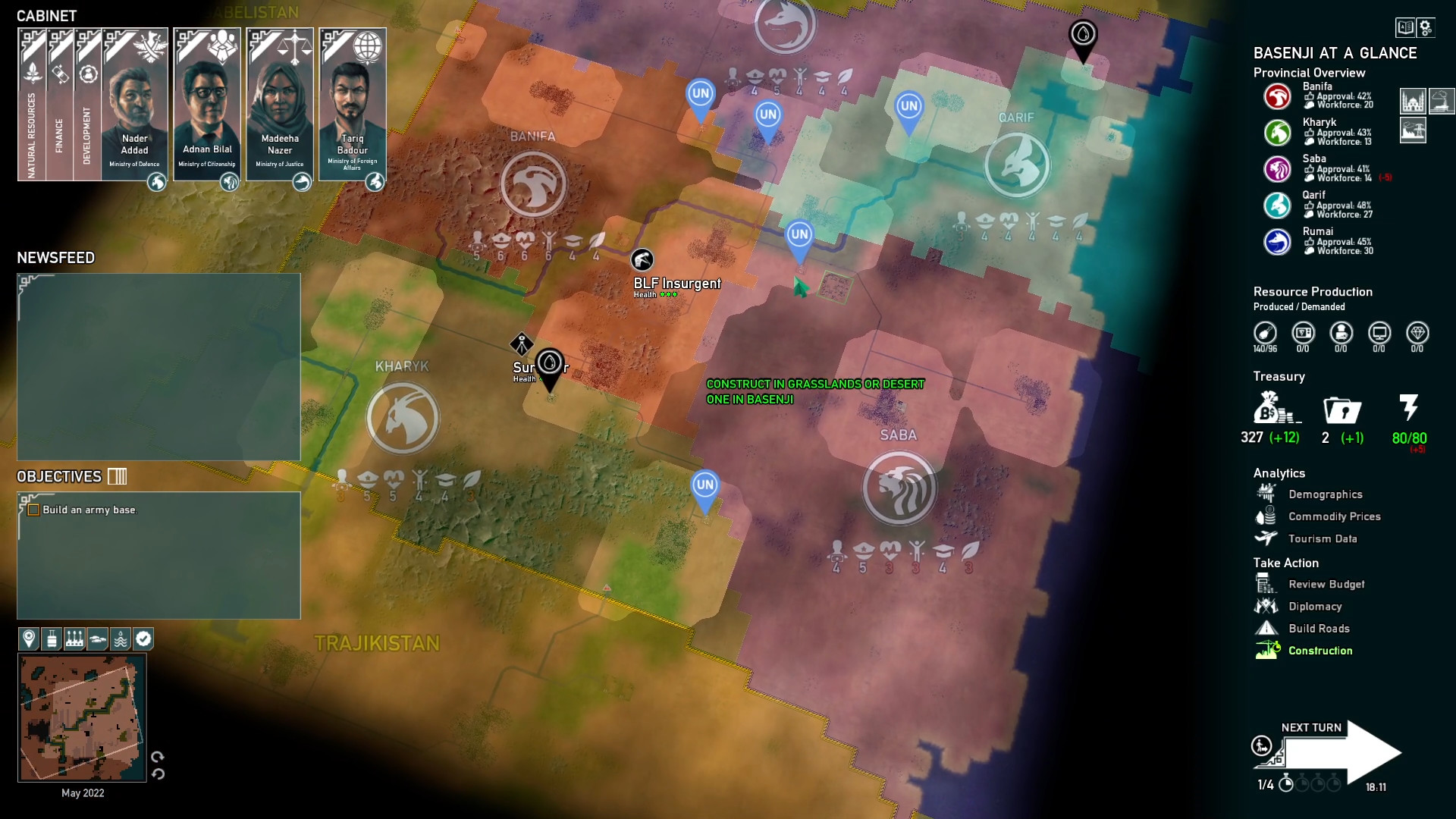
Task: Expand the Banifa province entry
Action: (x=1278, y=96)
